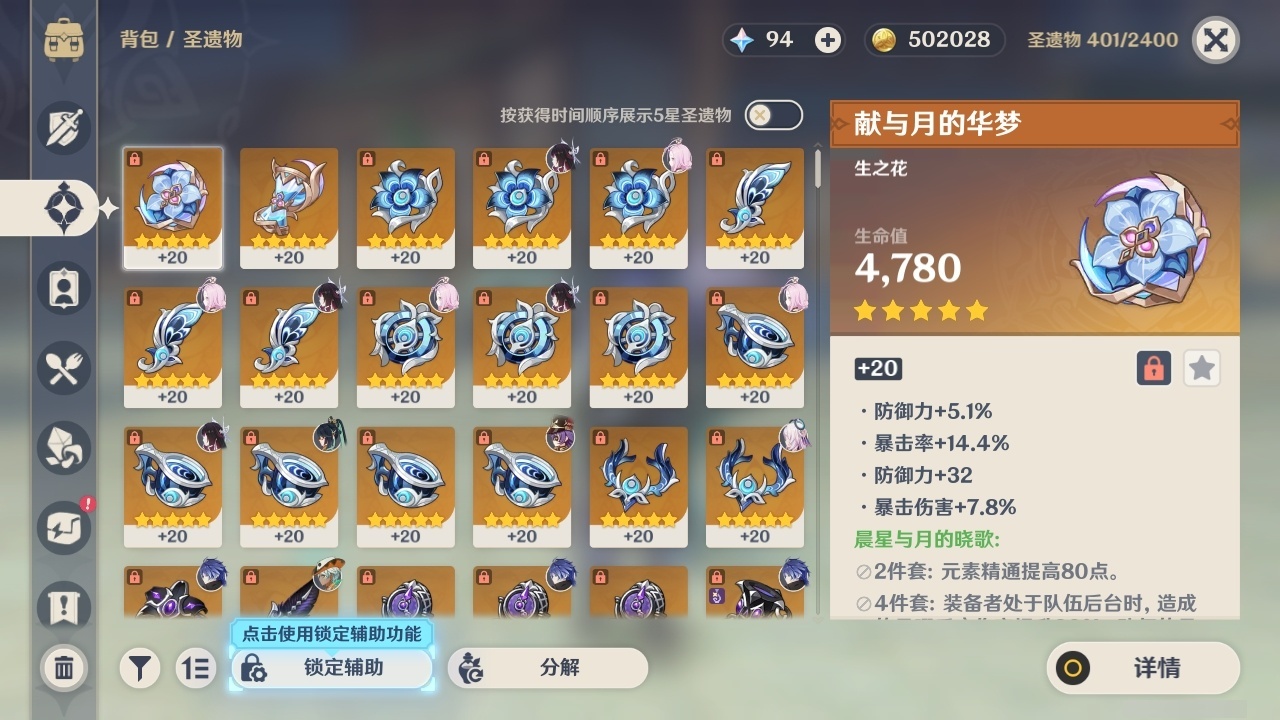Open the sort order options

pyautogui.click(x=196, y=668)
